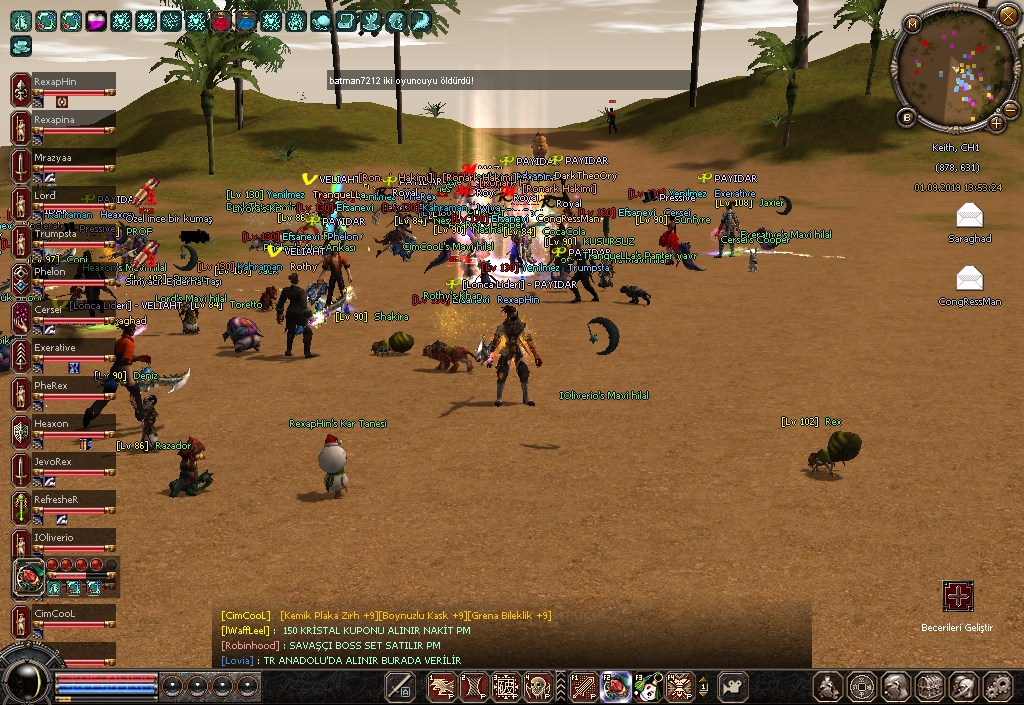Image resolution: width=1024 pixels, height=705 pixels.
Task: Open the whisper envelope from CongRessMan
Action: tap(968, 279)
